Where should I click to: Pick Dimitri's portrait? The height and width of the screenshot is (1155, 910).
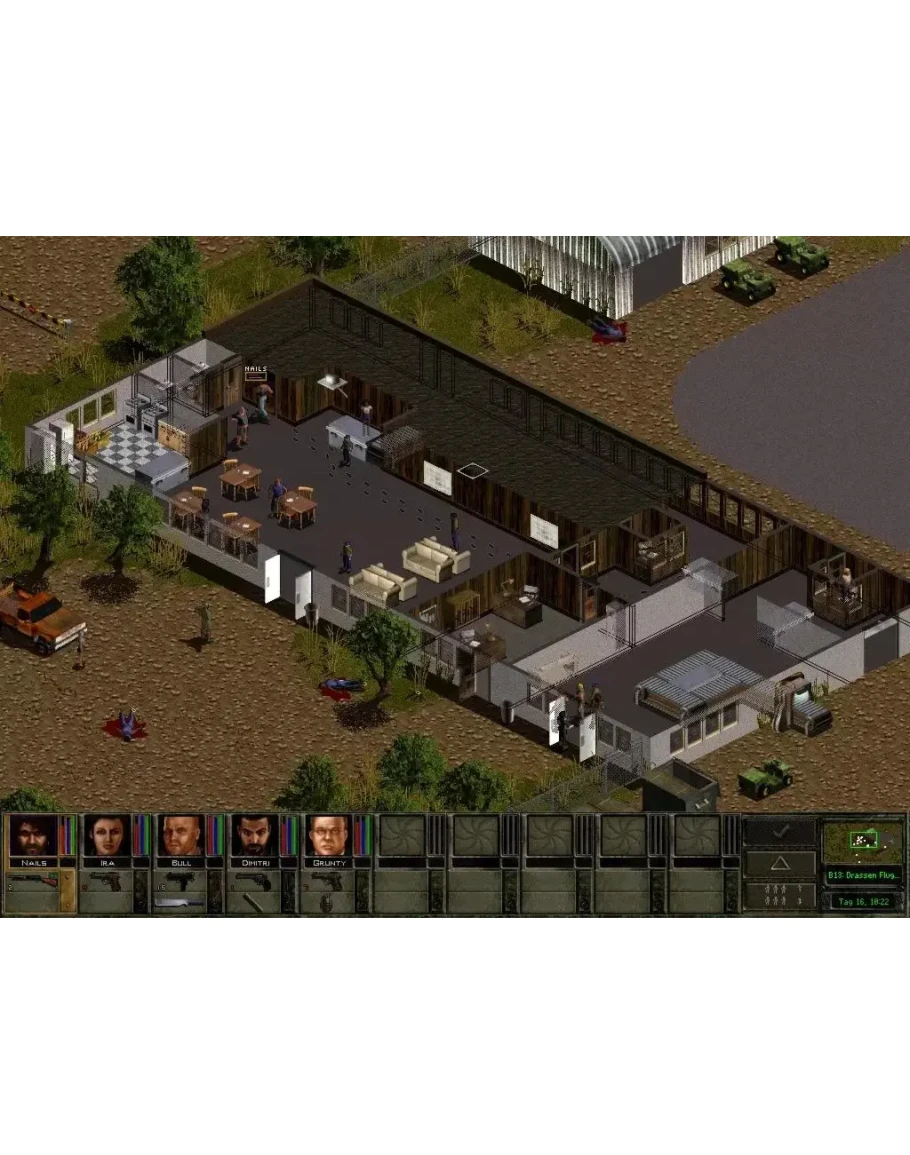tap(254, 836)
